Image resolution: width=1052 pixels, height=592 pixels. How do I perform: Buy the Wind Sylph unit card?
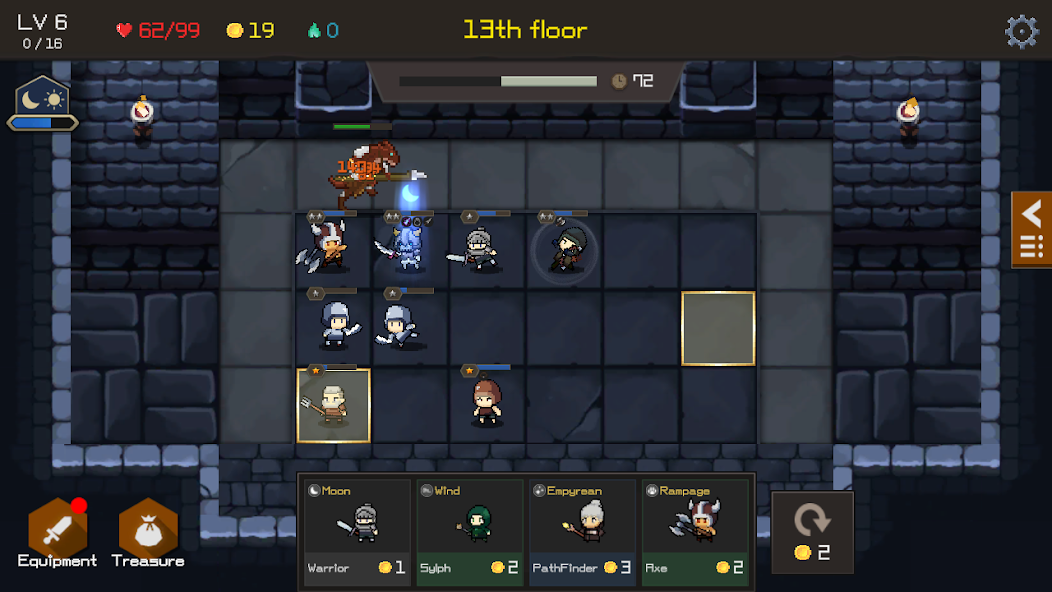click(470, 531)
